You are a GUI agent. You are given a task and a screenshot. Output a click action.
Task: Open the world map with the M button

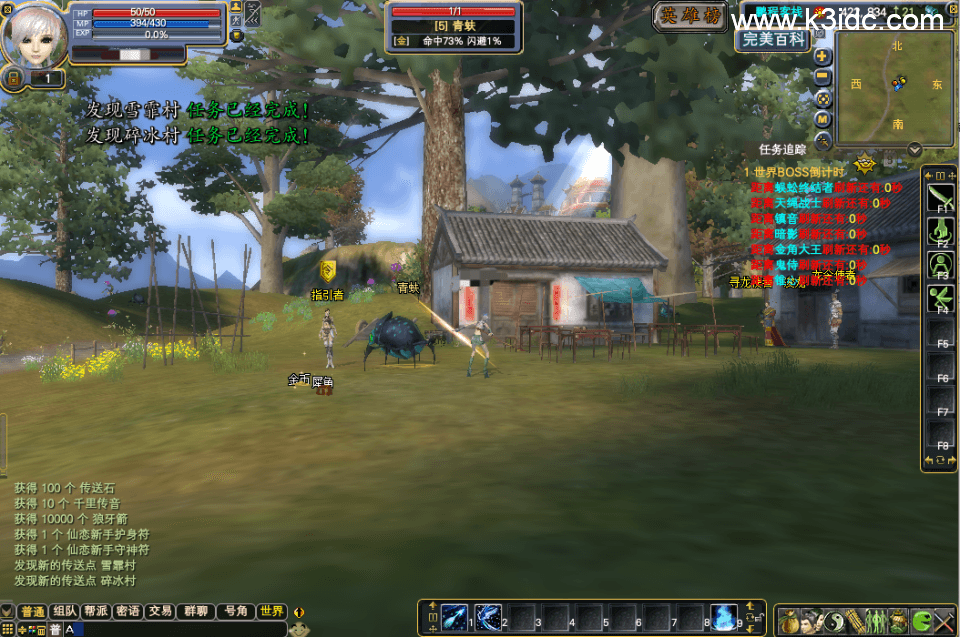click(823, 119)
